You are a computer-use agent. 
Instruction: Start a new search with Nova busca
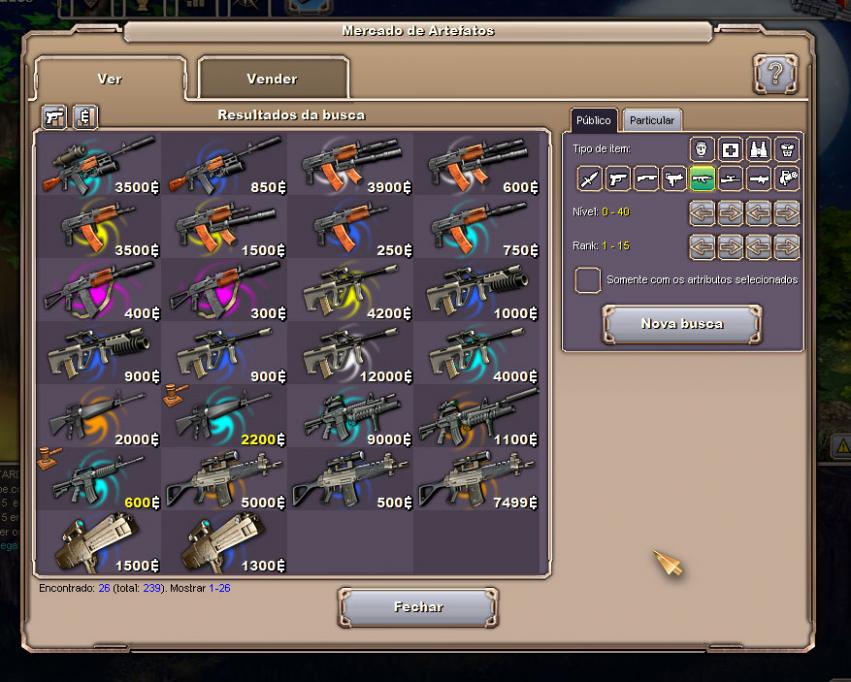[681, 324]
